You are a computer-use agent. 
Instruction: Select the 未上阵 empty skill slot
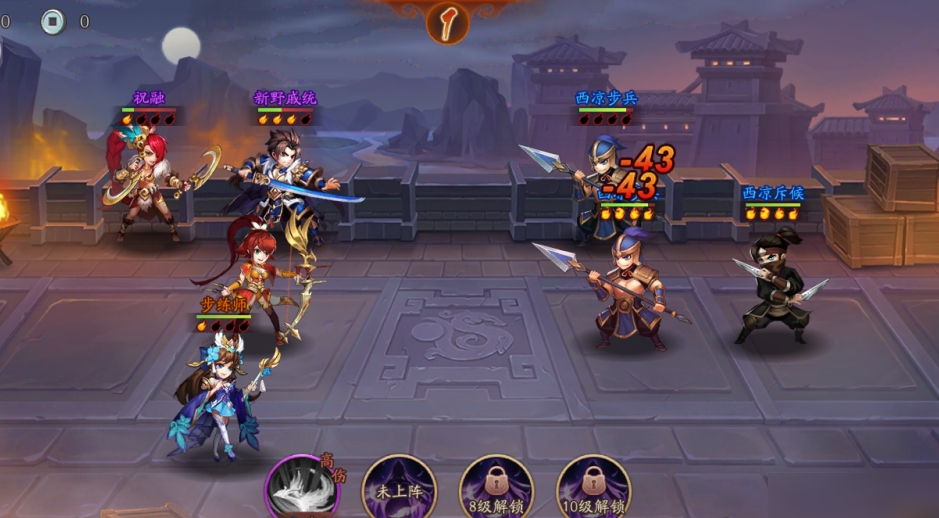coord(398,487)
